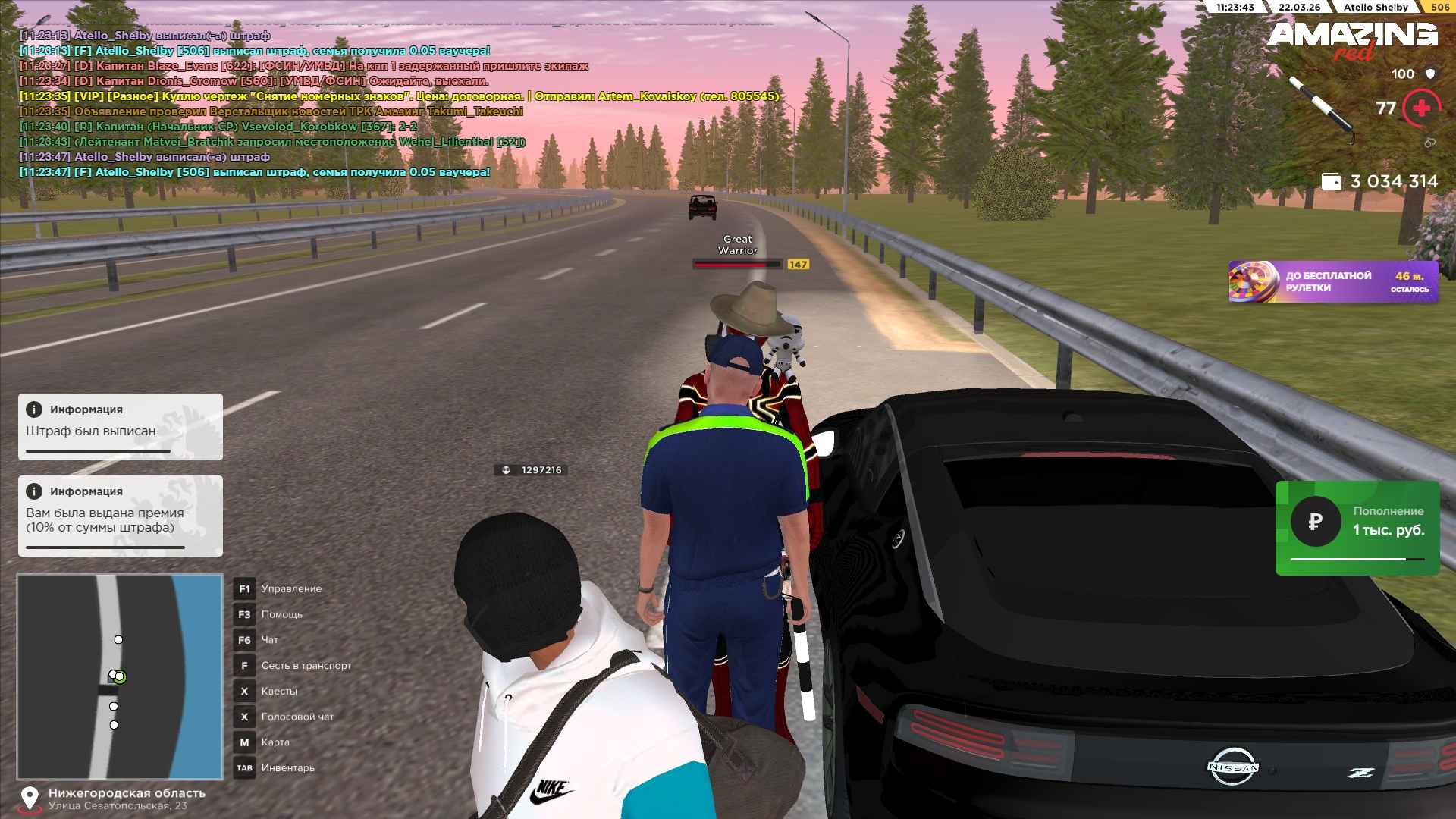1456x819 pixels.
Task: Click the police baton weapon icon
Action: (1321, 106)
